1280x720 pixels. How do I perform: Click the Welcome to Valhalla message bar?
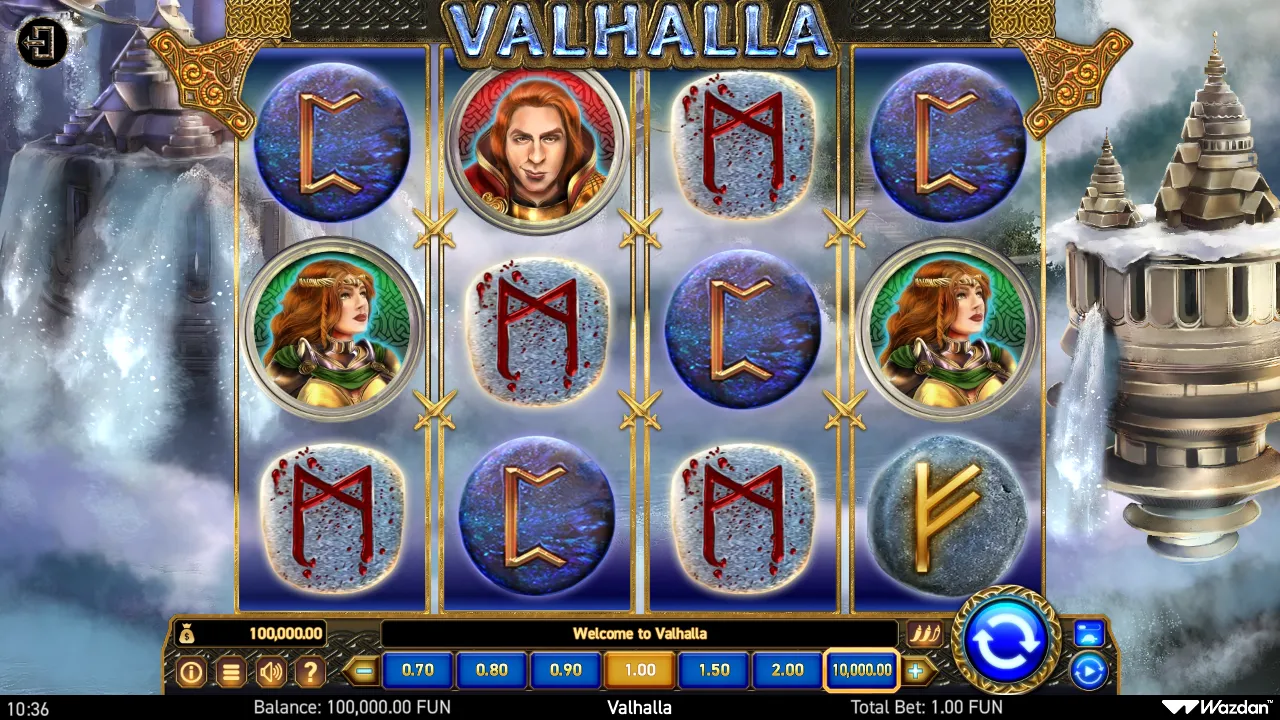pos(639,632)
